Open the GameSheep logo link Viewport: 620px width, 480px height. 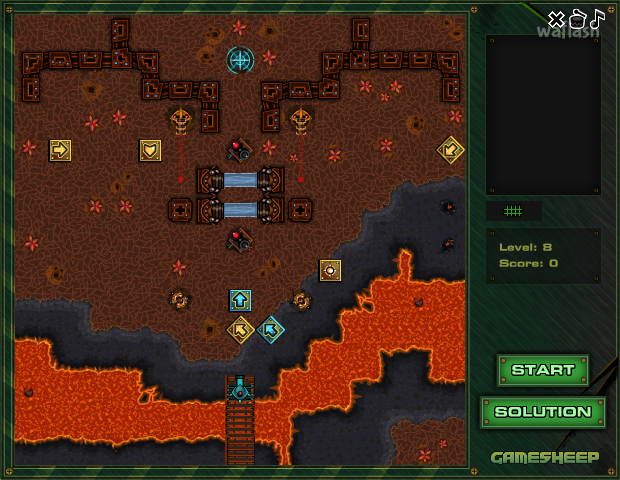pos(545,457)
